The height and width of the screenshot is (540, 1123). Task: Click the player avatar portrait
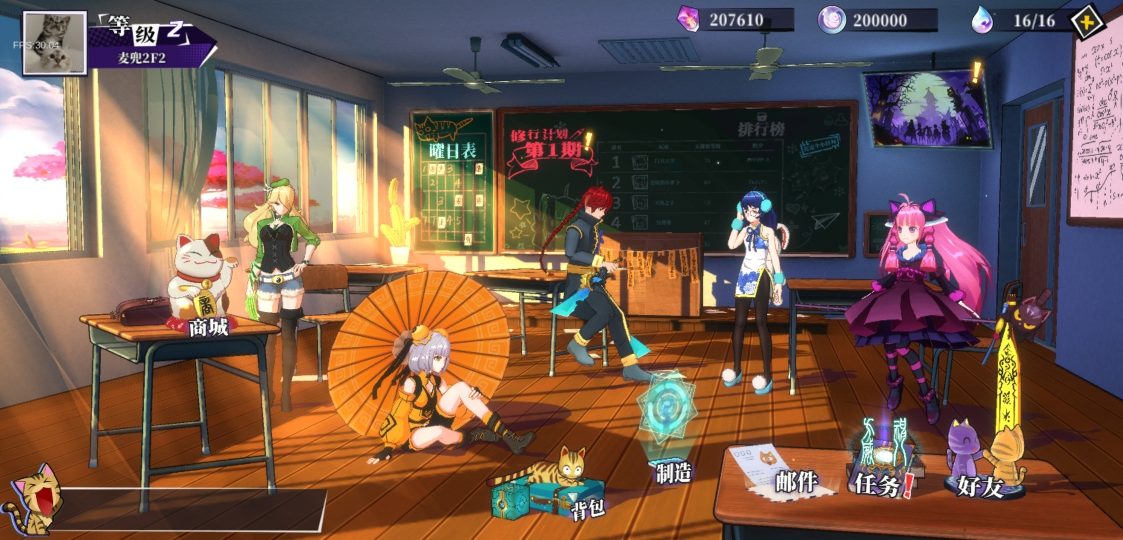tap(55, 43)
